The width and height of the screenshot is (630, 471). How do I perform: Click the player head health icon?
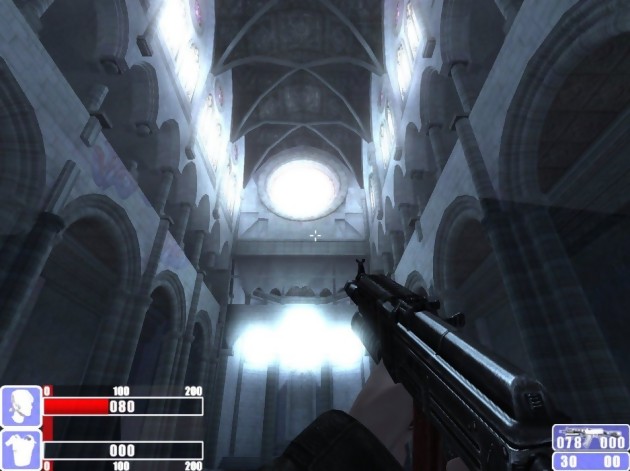[x=20, y=405]
